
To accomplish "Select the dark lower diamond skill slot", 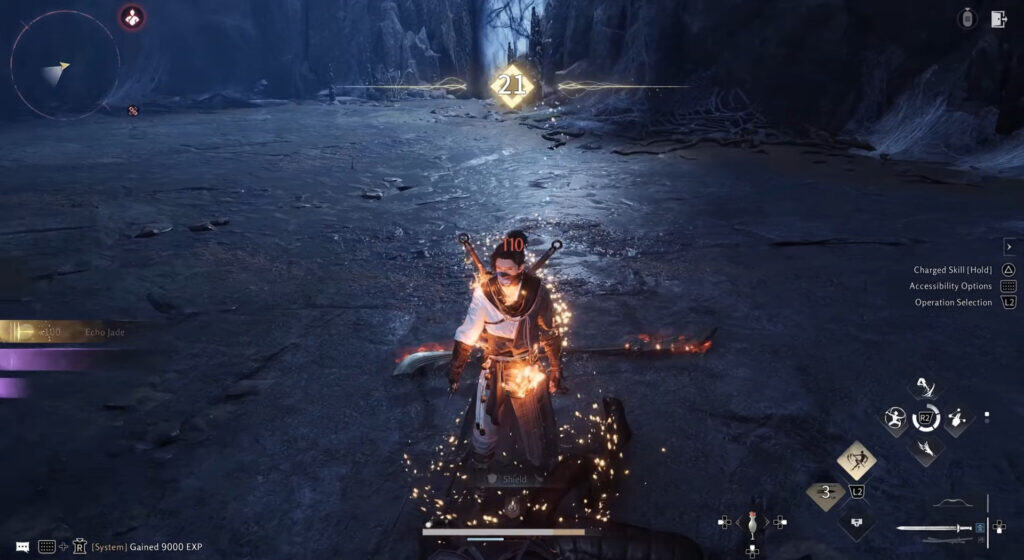I will 856,521.
